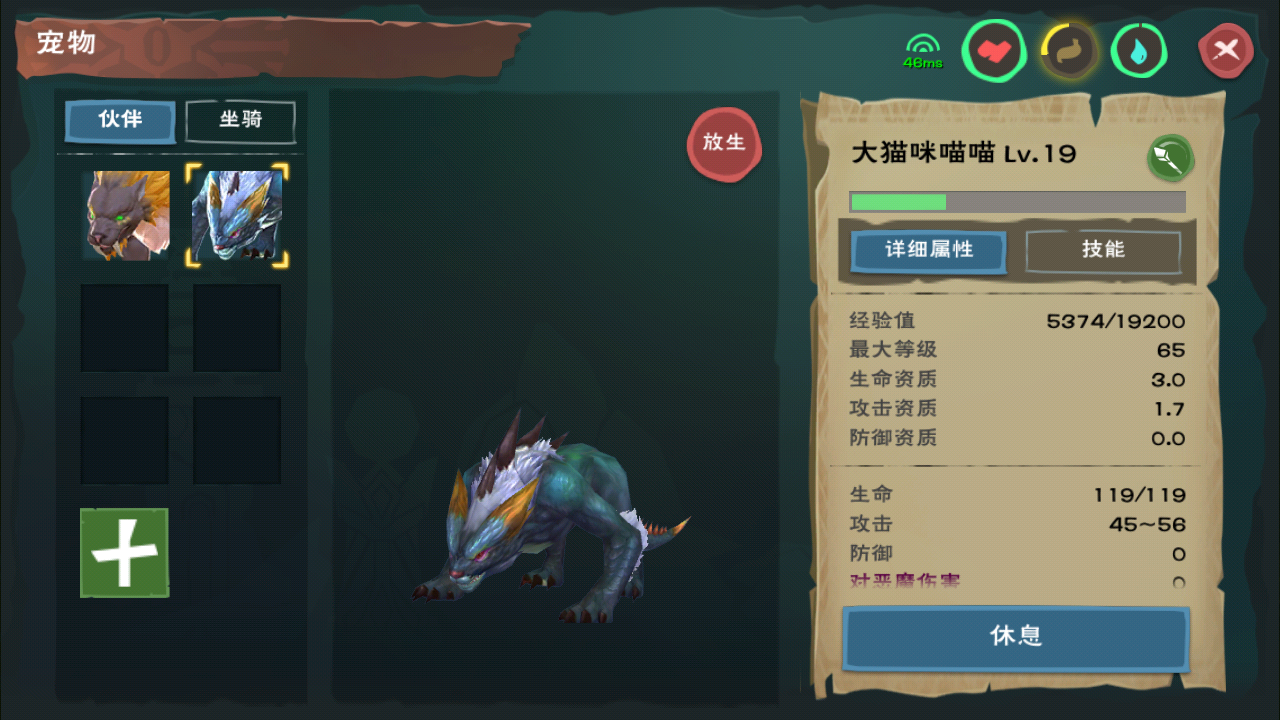Click the blue water drop thirst icon
This screenshot has height=720, width=1280.
coord(1138,51)
